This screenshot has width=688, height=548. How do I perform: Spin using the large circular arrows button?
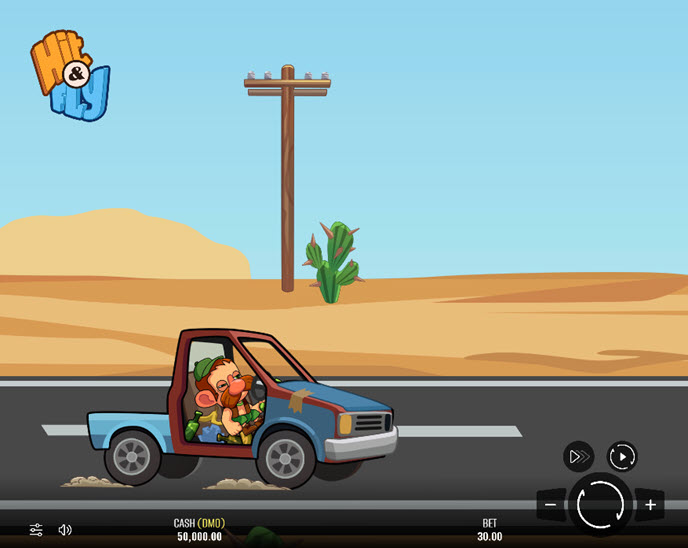click(600, 504)
